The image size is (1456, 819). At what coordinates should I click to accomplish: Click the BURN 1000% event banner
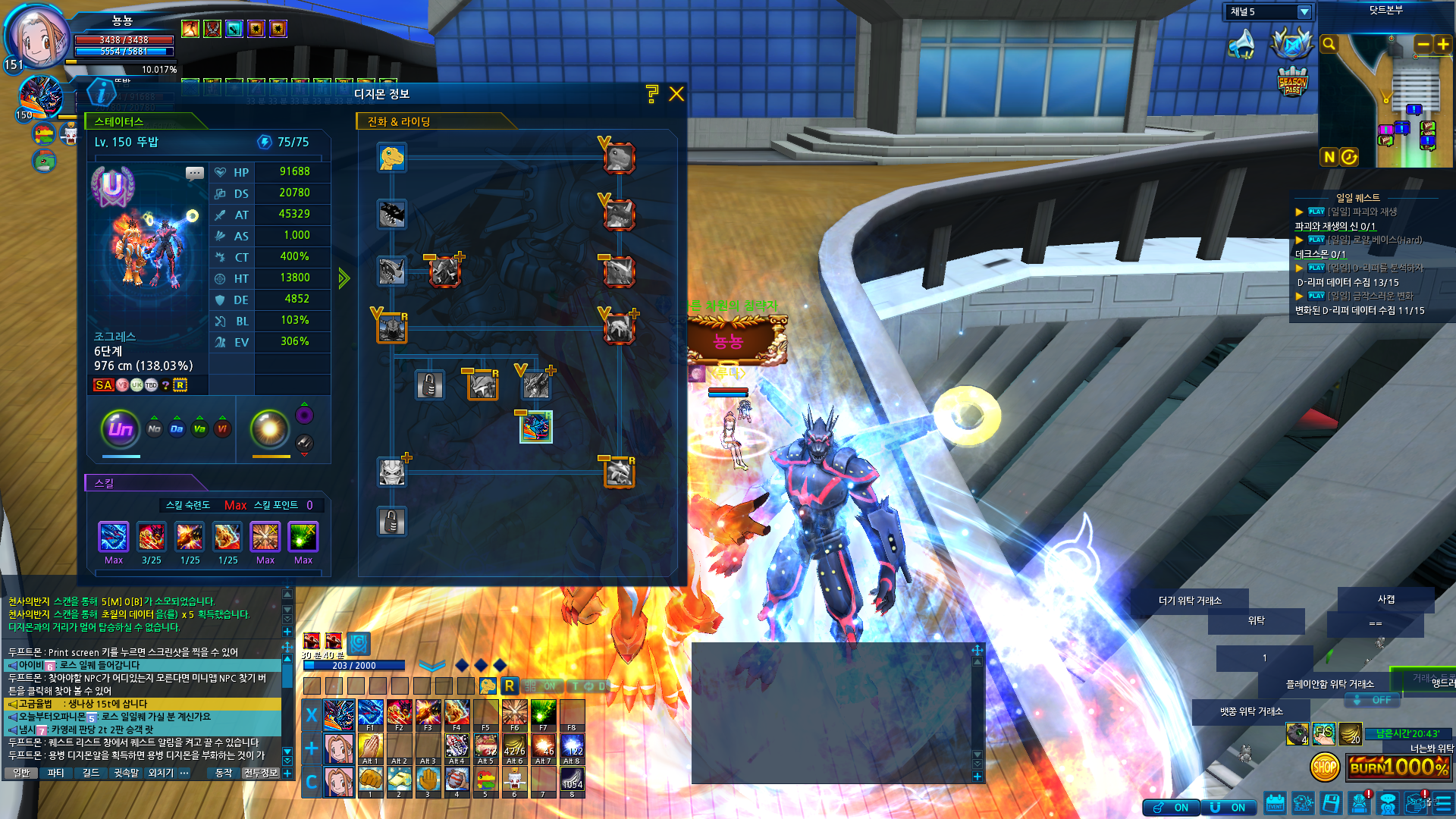click(1399, 767)
